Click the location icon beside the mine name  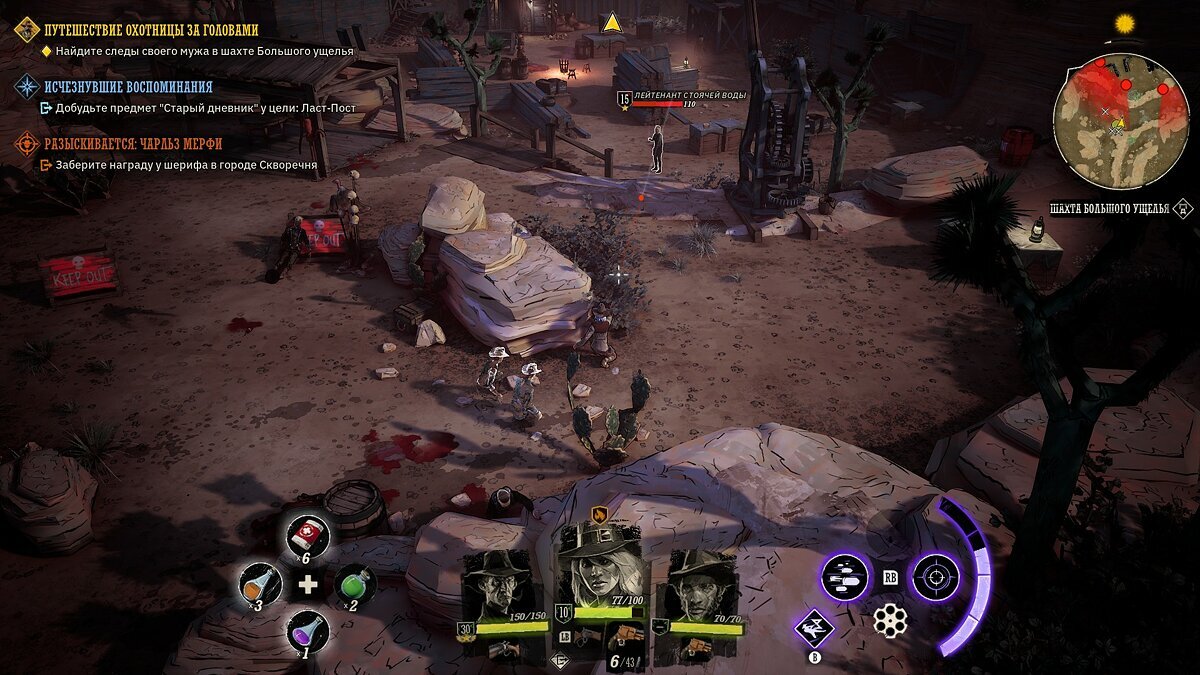click(1183, 208)
